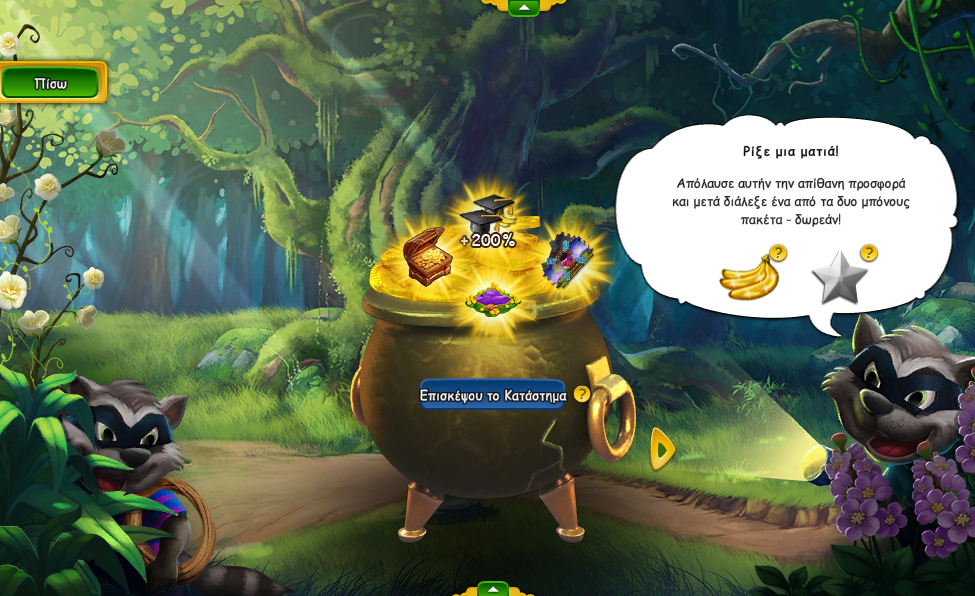Advance with the yellow right arrow
975x596 pixels.
coord(661,449)
